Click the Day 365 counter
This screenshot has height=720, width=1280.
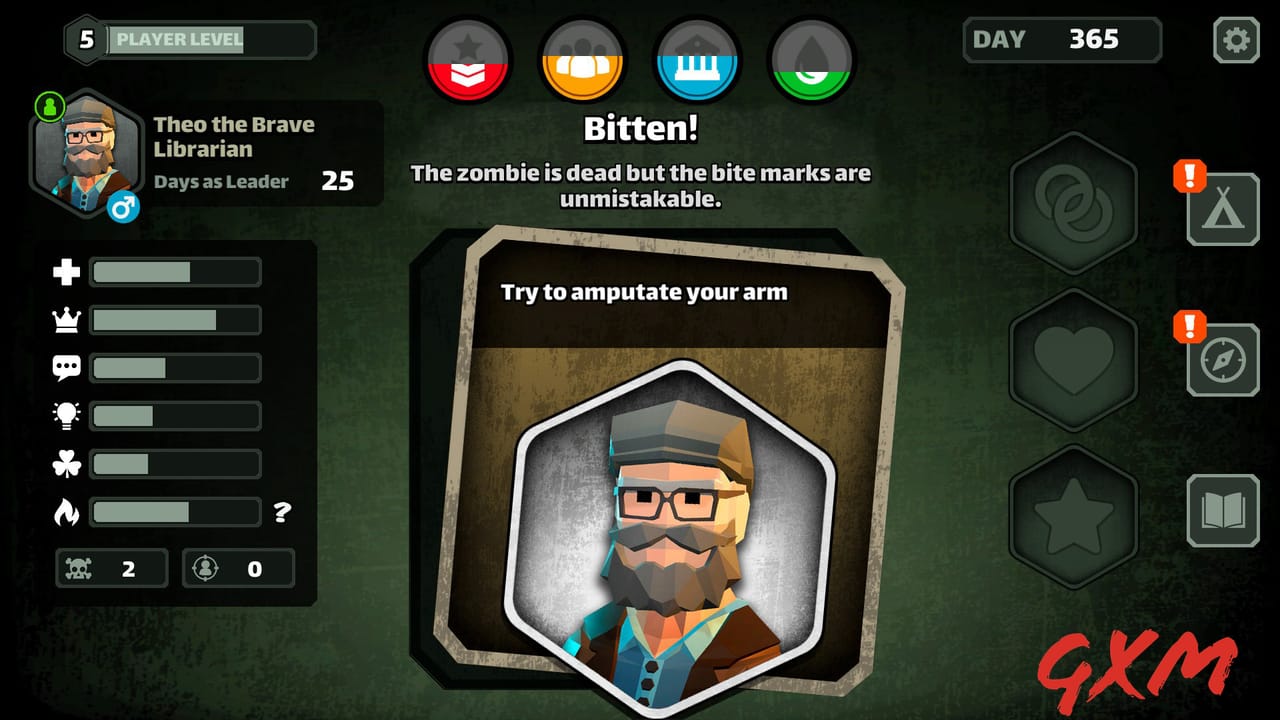point(1060,40)
